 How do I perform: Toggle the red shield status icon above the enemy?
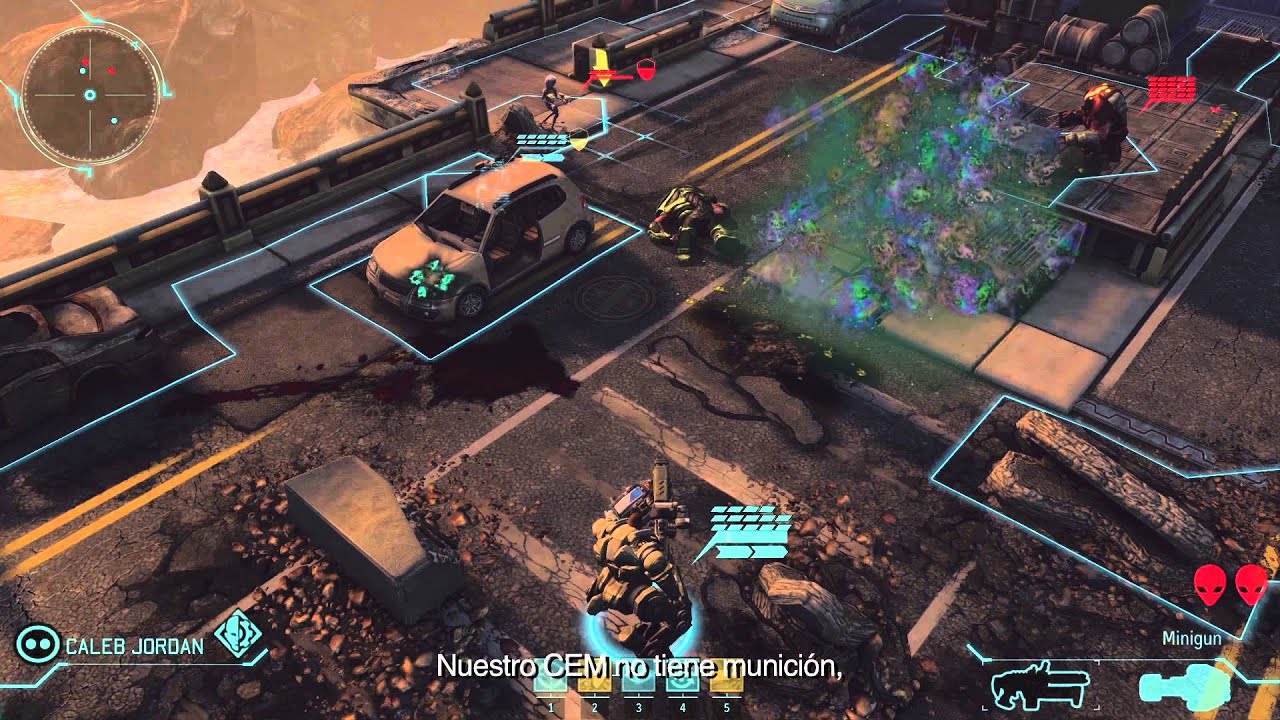coord(645,70)
